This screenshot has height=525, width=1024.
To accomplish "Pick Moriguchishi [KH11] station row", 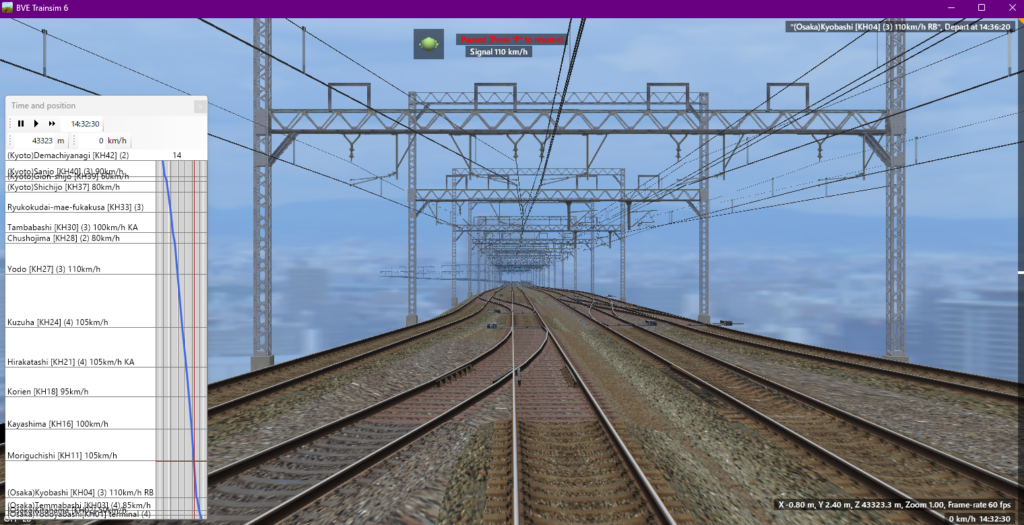I will 61,455.
